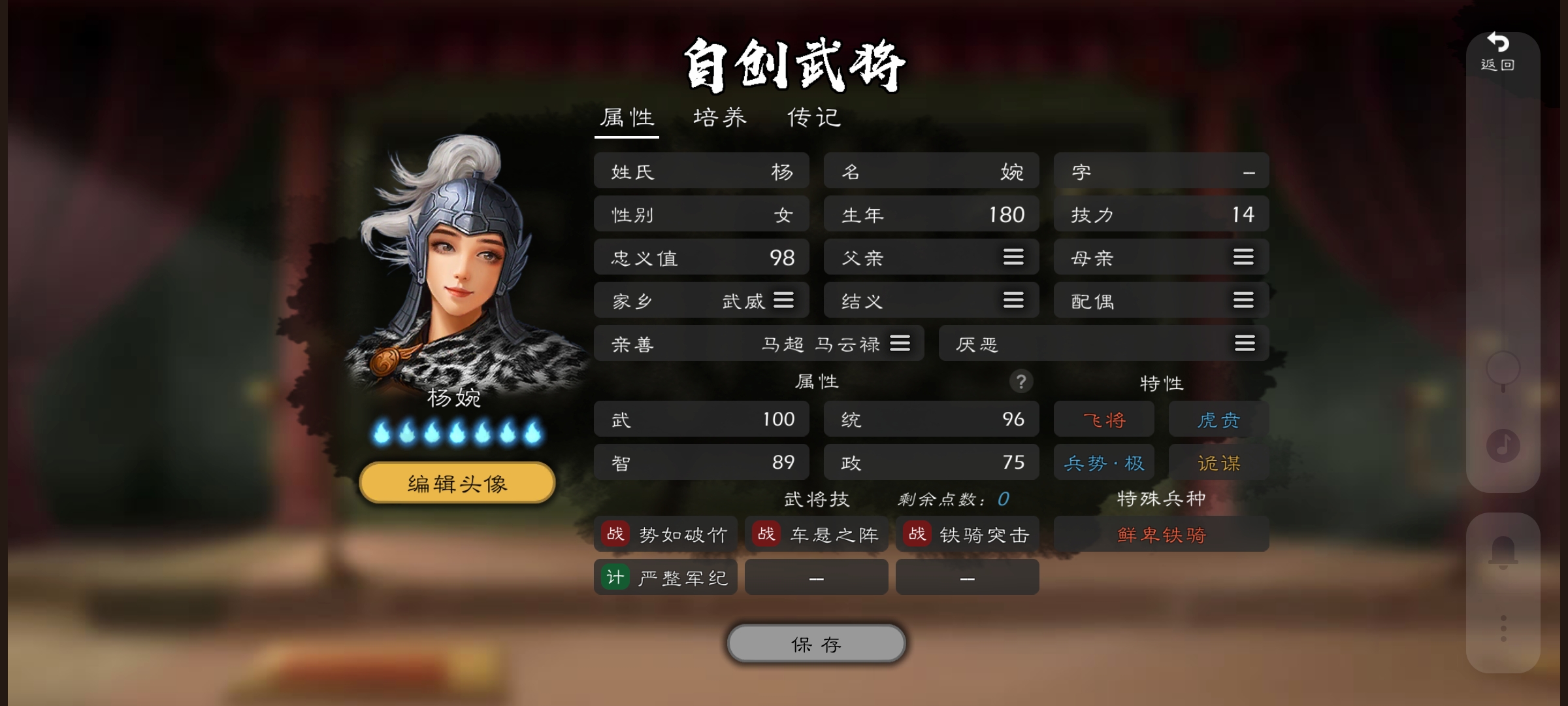Click 编辑头像 to edit the portrait

(456, 482)
